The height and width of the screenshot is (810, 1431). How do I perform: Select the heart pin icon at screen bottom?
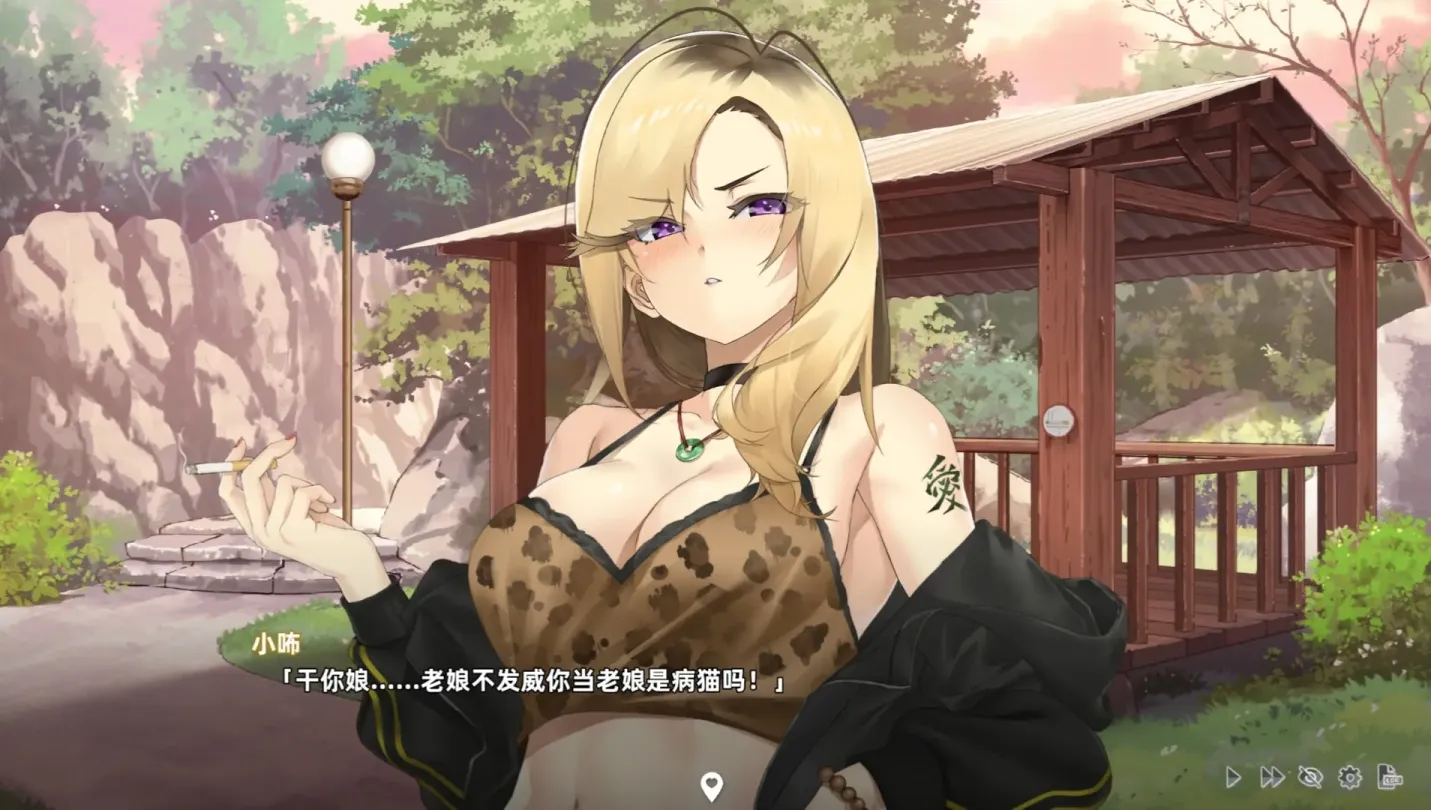[712, 786]
